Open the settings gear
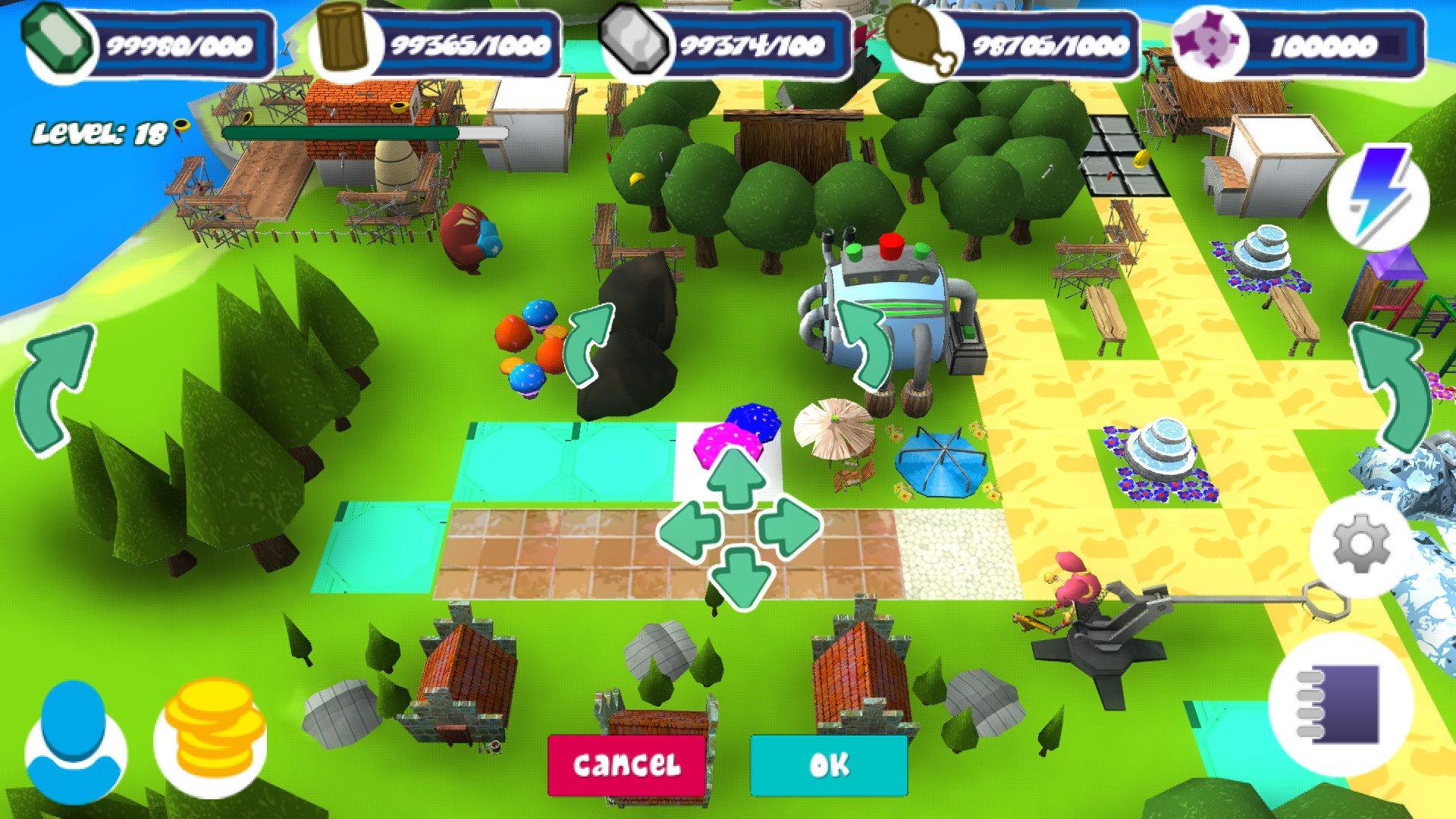The width and height of the screenshot is (1456, 819). (x=1360, y=544)
